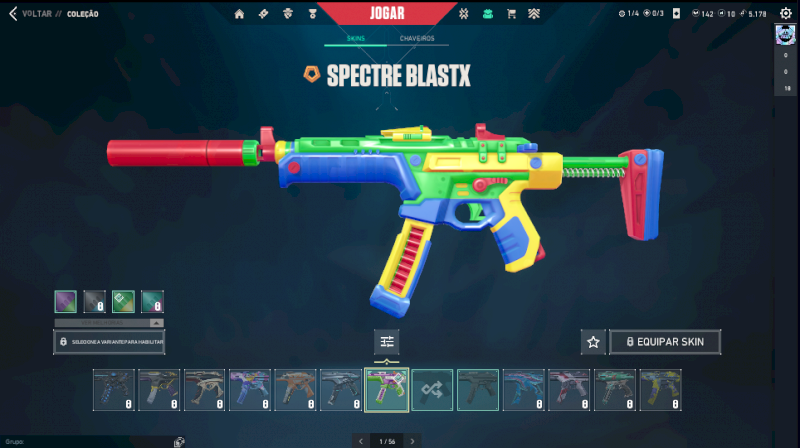The width and height of the screenshot is (800, 448).
Task: Mark the skin as favorite with the star
Action: tap(593, 342)
